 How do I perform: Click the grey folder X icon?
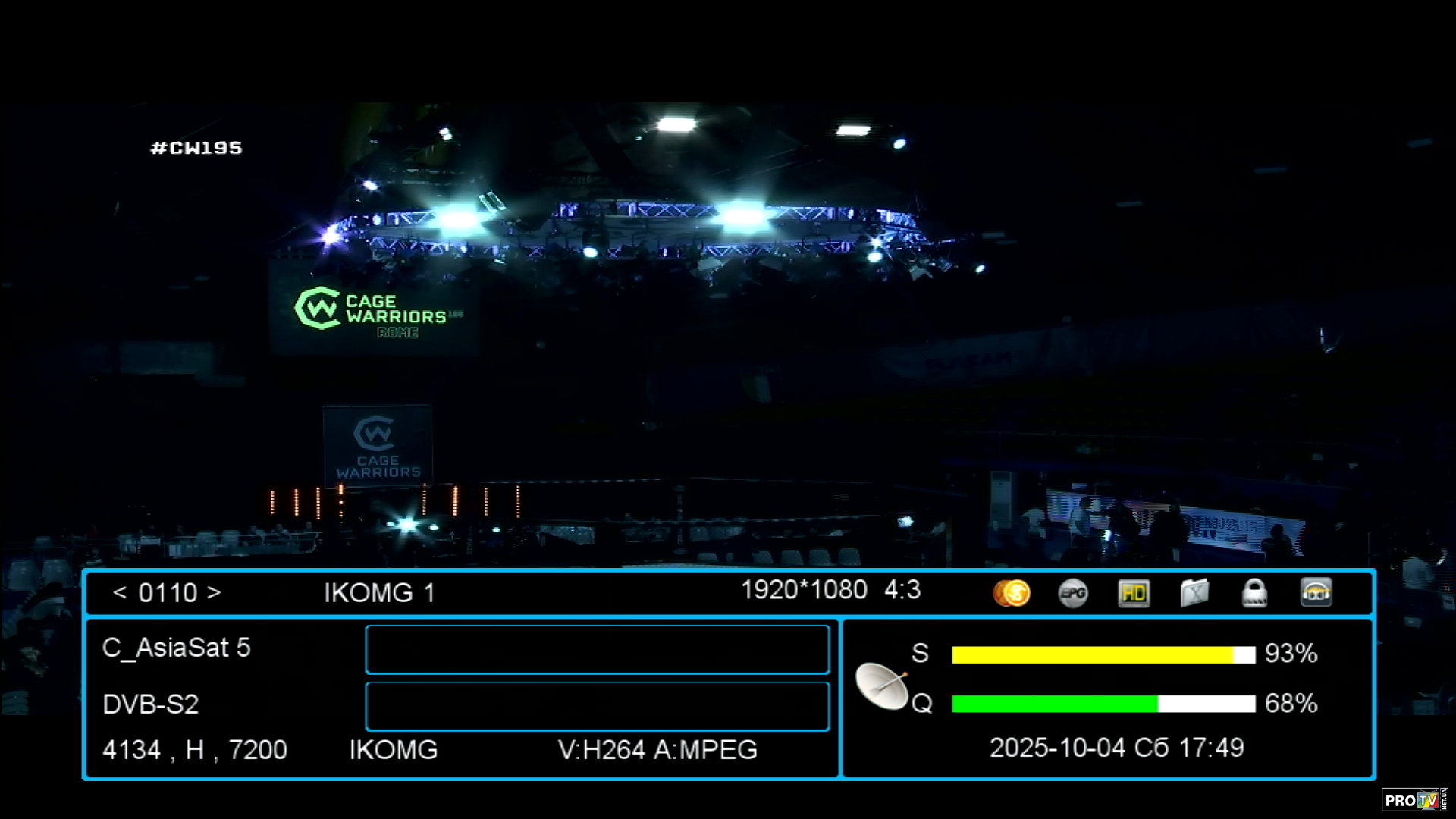(1194, 593)
